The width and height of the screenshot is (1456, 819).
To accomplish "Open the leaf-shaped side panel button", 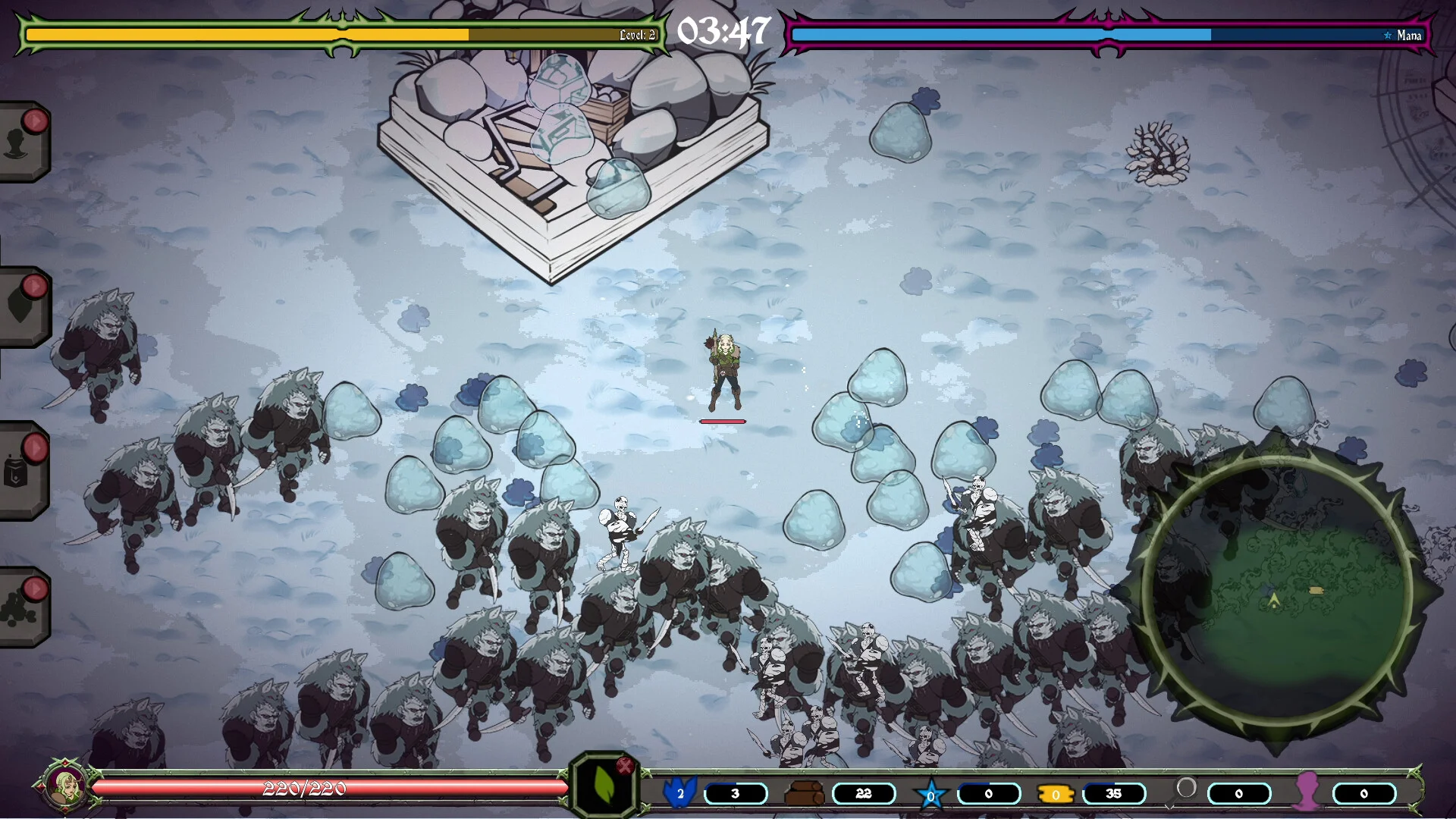I will tap(21, 306).
